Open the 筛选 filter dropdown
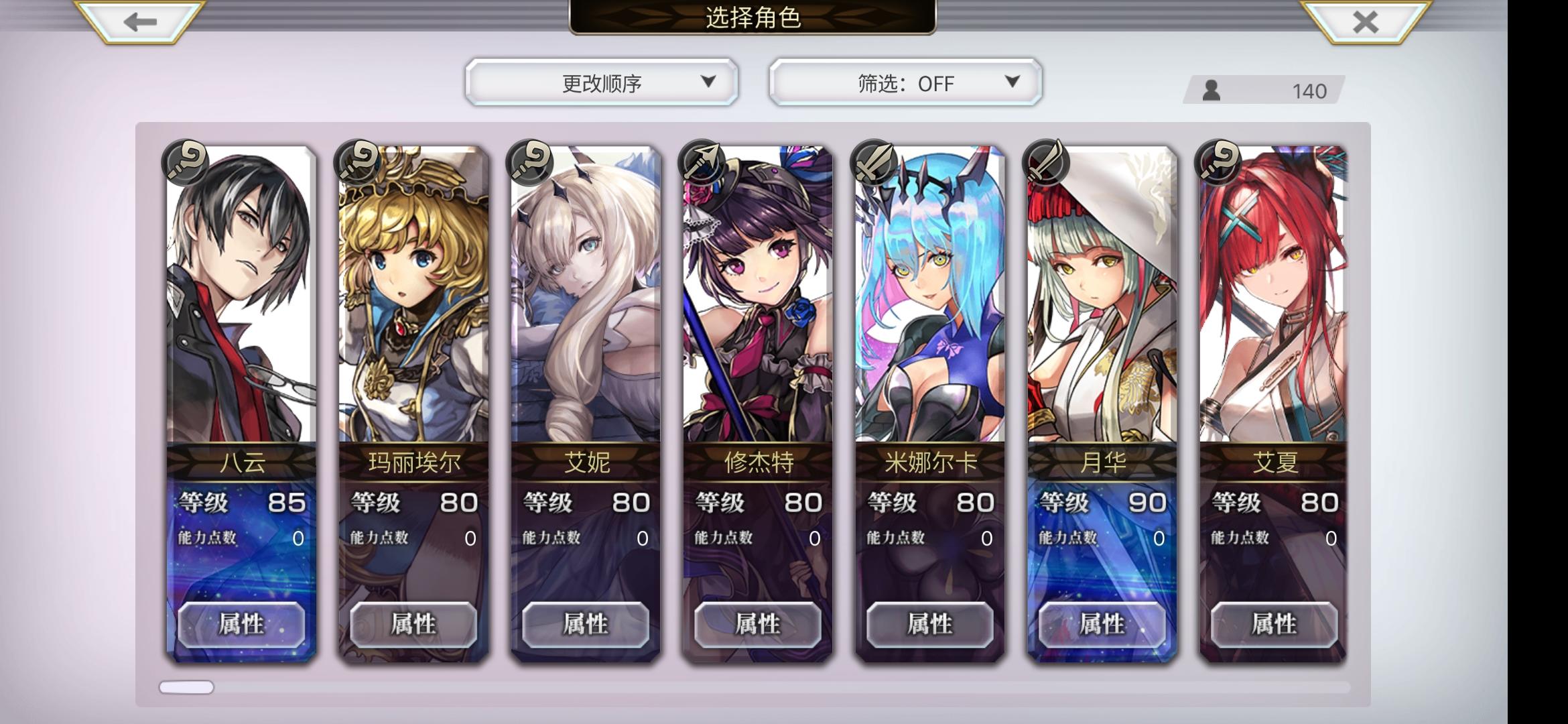This screenshot has width=1568, height=724. [x=905, y=83]
